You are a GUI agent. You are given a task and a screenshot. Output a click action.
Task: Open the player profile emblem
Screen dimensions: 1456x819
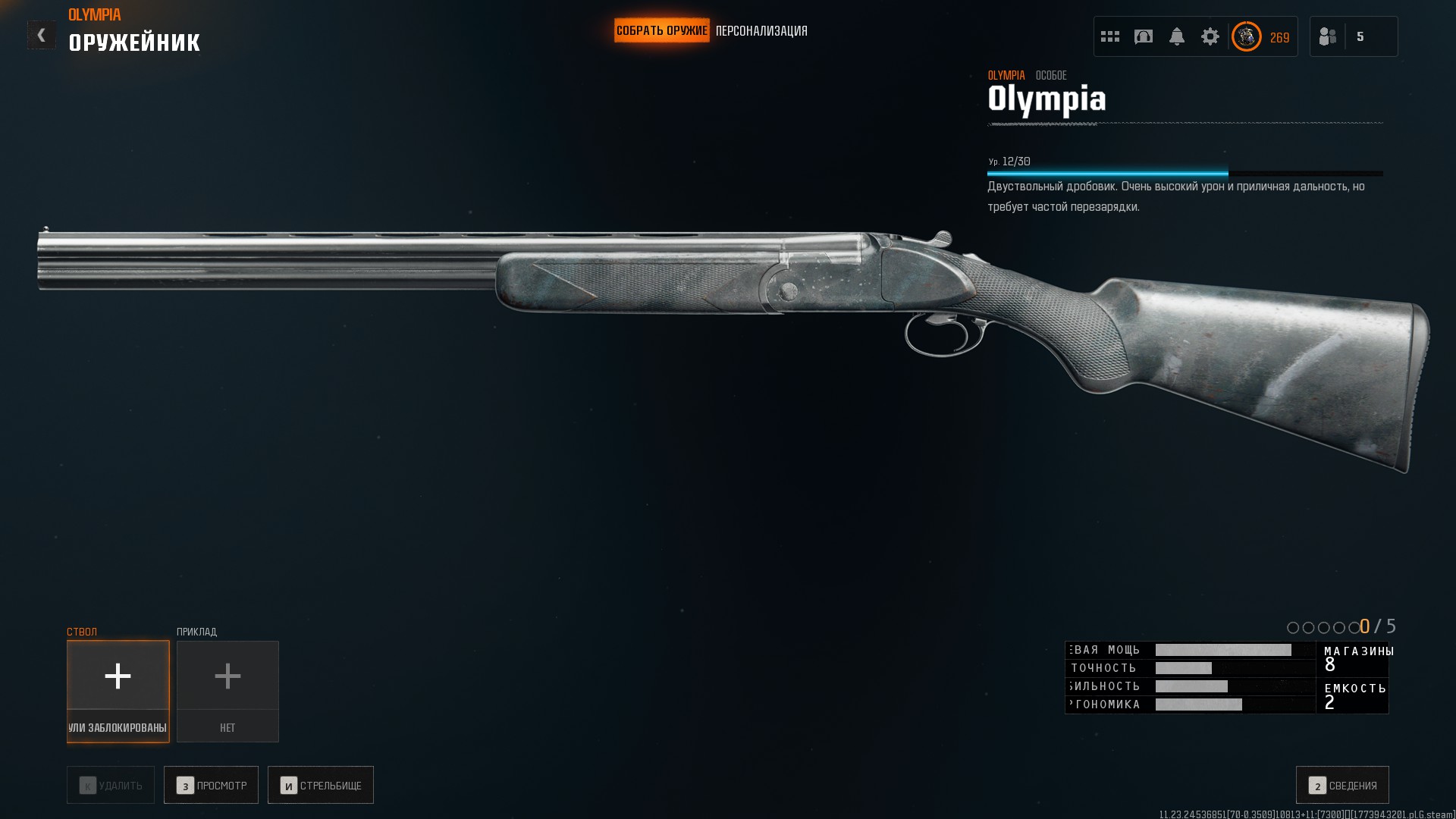point(1247,36)
